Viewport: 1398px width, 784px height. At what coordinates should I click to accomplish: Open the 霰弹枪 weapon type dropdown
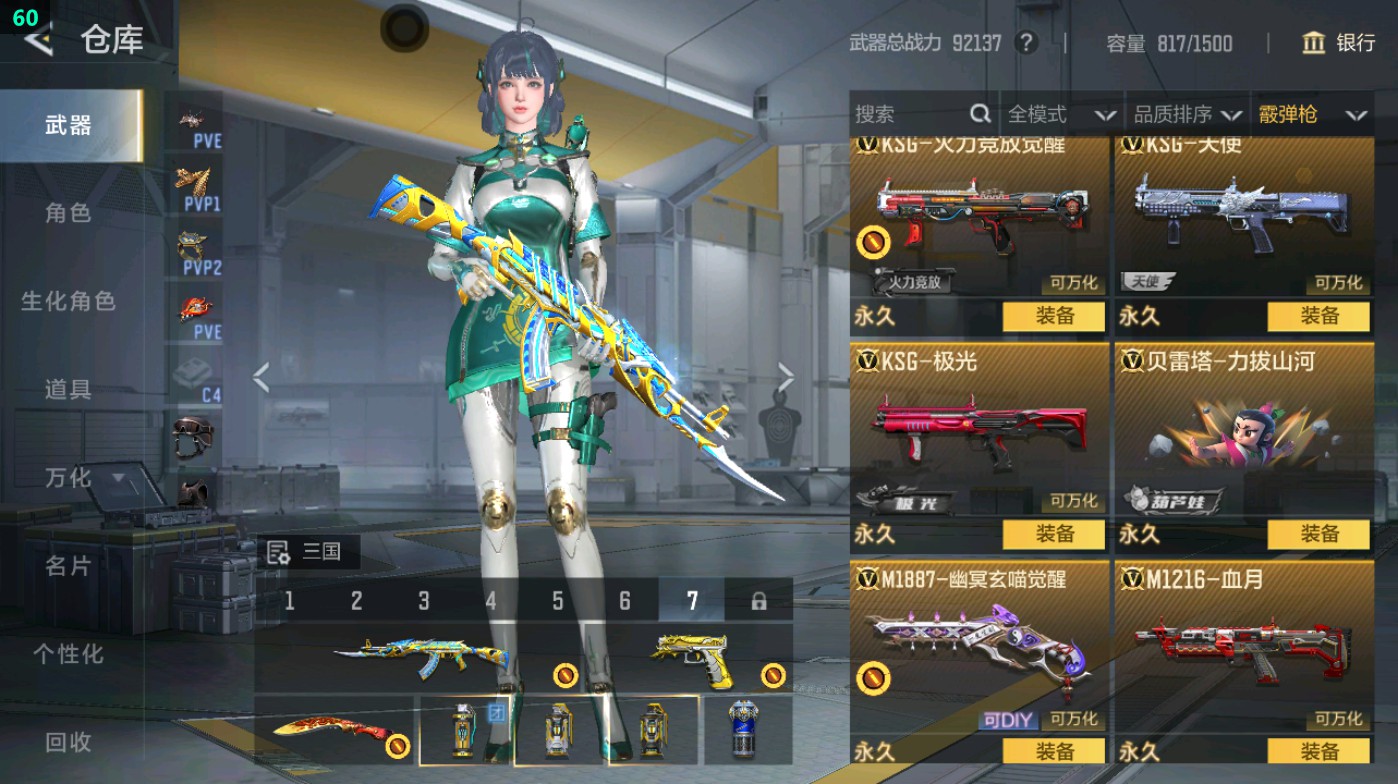point(1312,115)
